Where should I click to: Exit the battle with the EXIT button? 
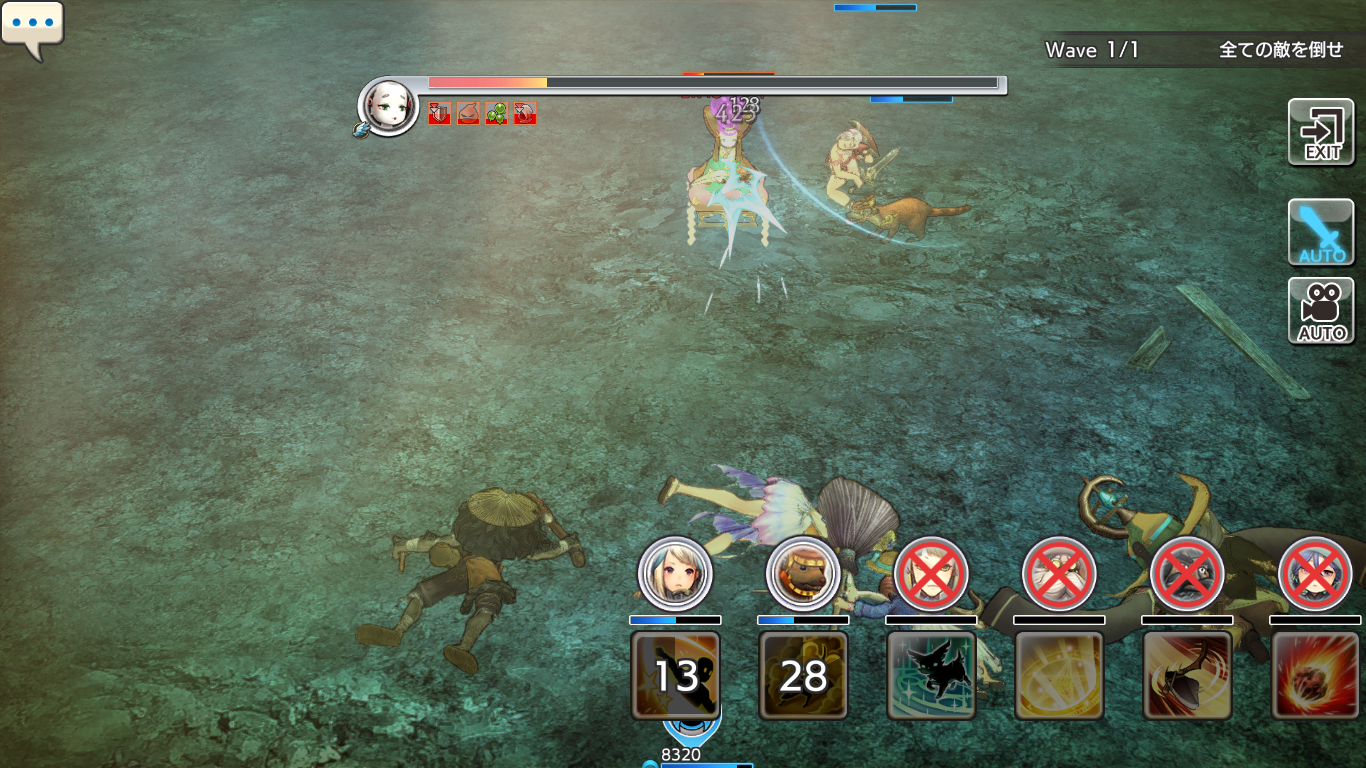tap(1321, 132)
